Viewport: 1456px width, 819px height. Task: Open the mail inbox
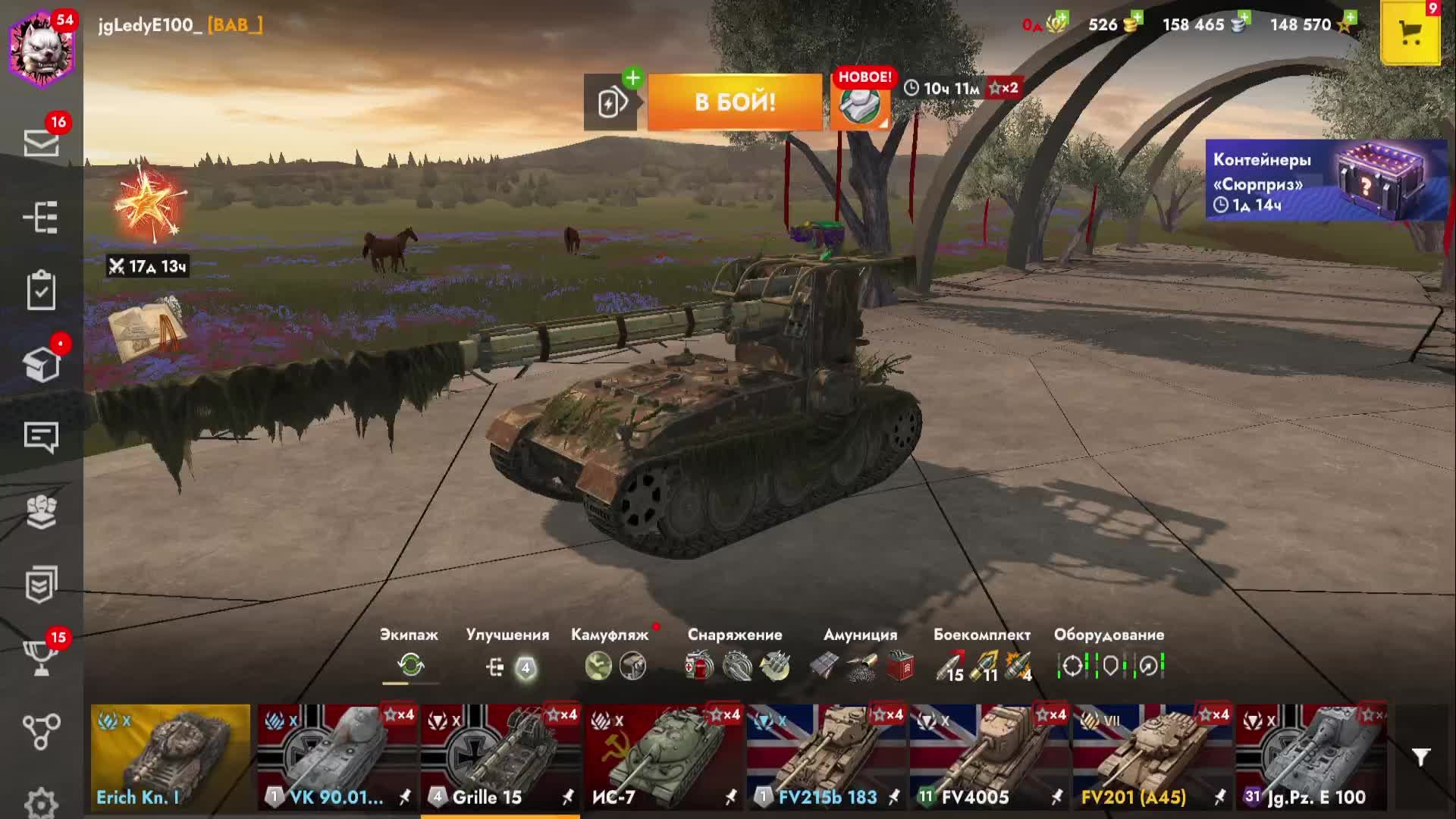(x=41, y=142)
